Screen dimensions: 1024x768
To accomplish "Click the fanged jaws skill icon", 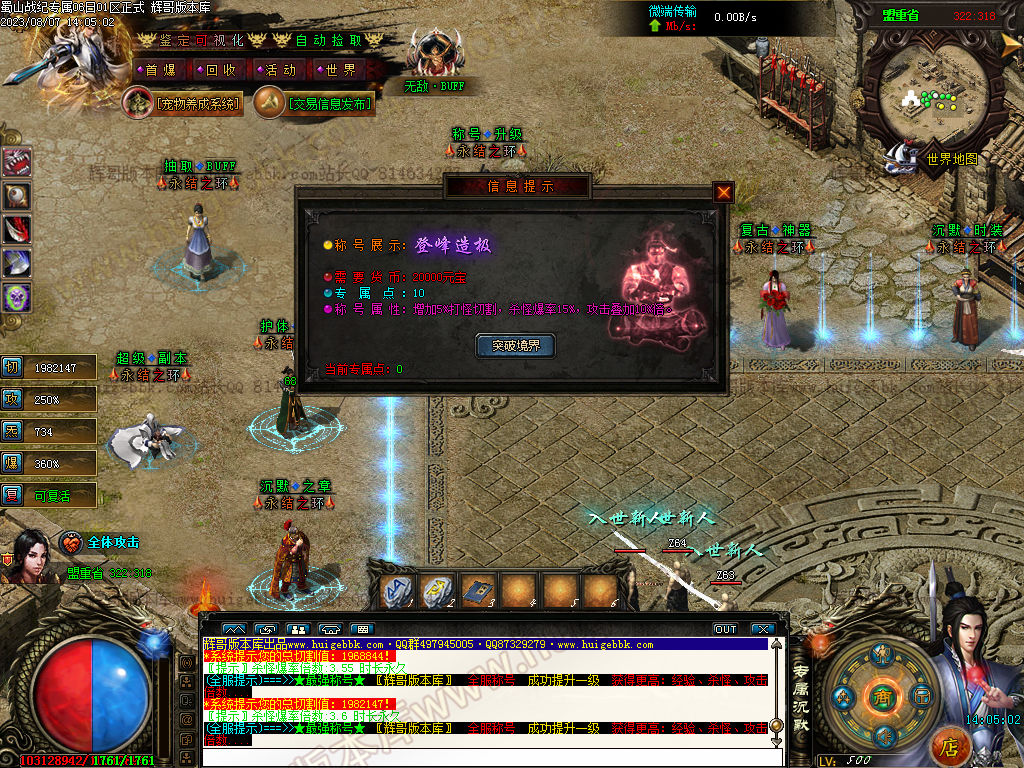I will pos(17,162).
